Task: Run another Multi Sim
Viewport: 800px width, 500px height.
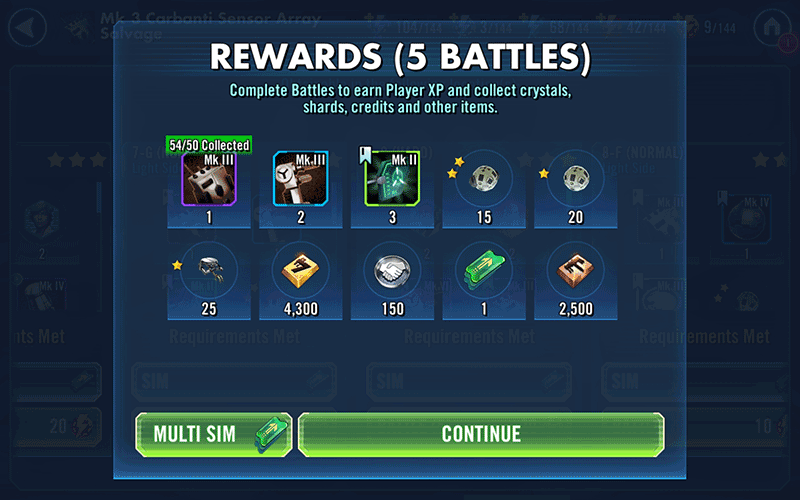Action: coord(213,434)
